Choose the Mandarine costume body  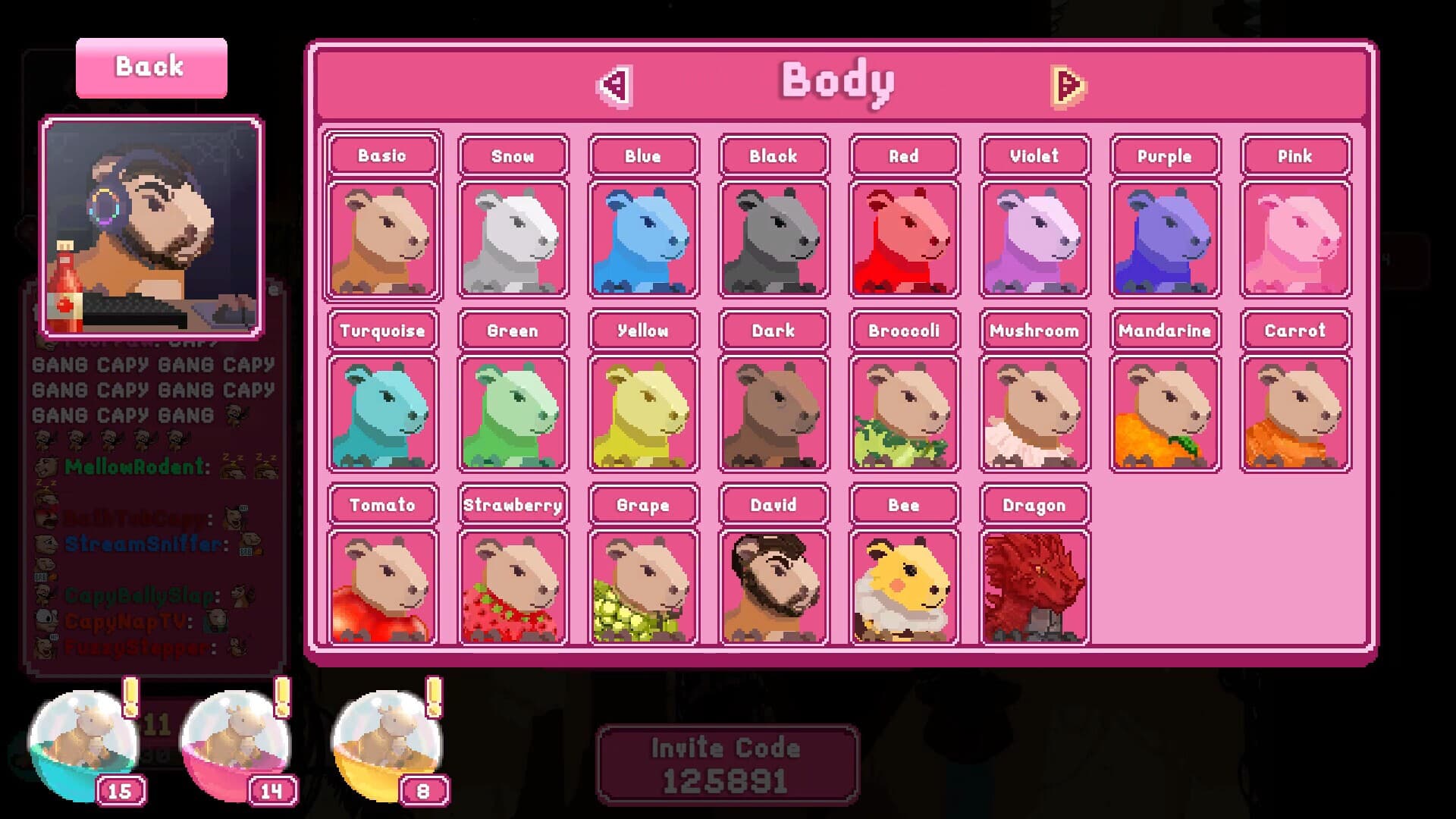pos(1165,413)
